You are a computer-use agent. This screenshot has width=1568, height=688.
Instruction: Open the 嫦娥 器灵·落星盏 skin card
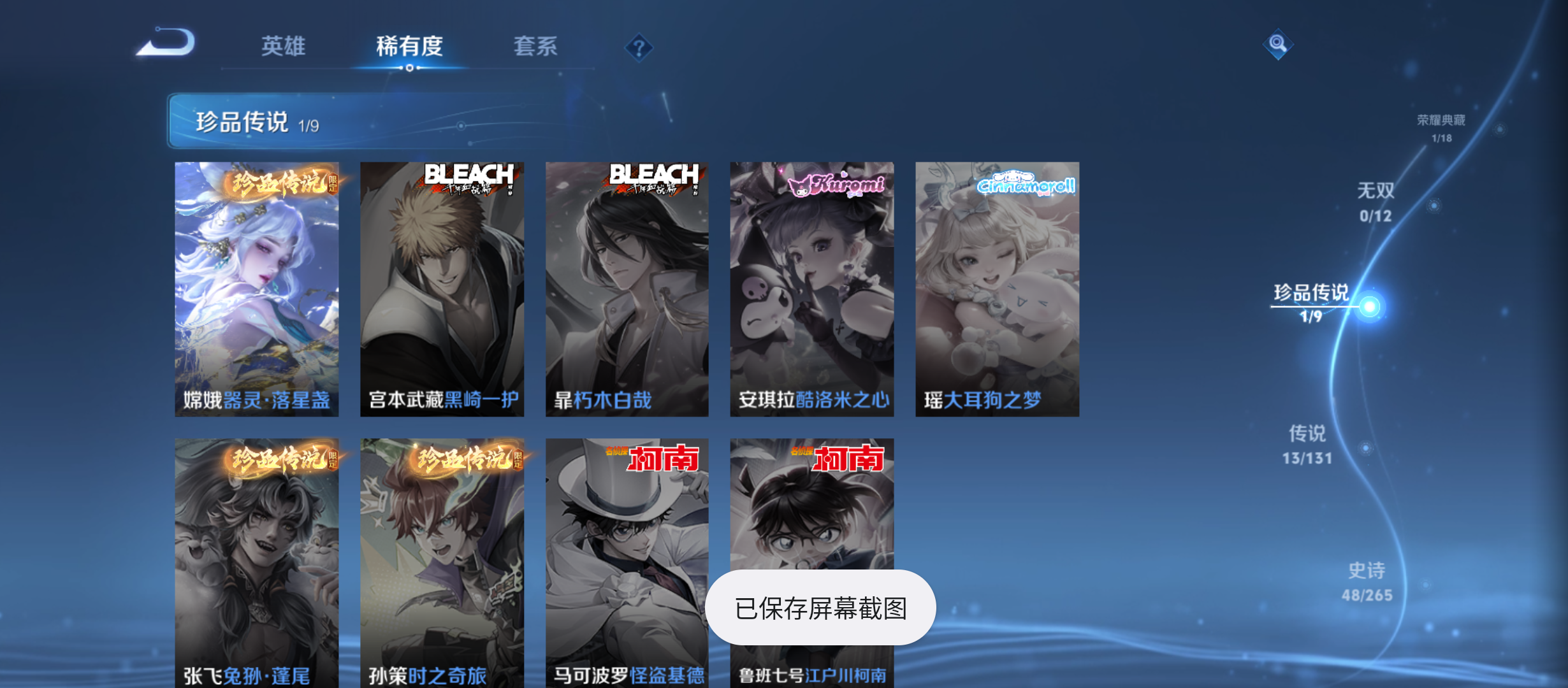[x=258, y=287]
